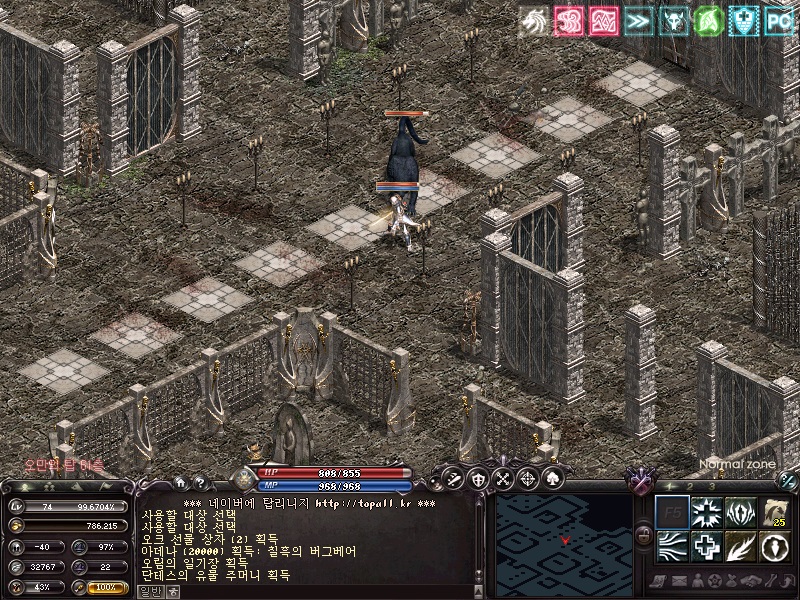Click the house-shaped home button
The image size is (800, 600).
click(x=179, y=482)
